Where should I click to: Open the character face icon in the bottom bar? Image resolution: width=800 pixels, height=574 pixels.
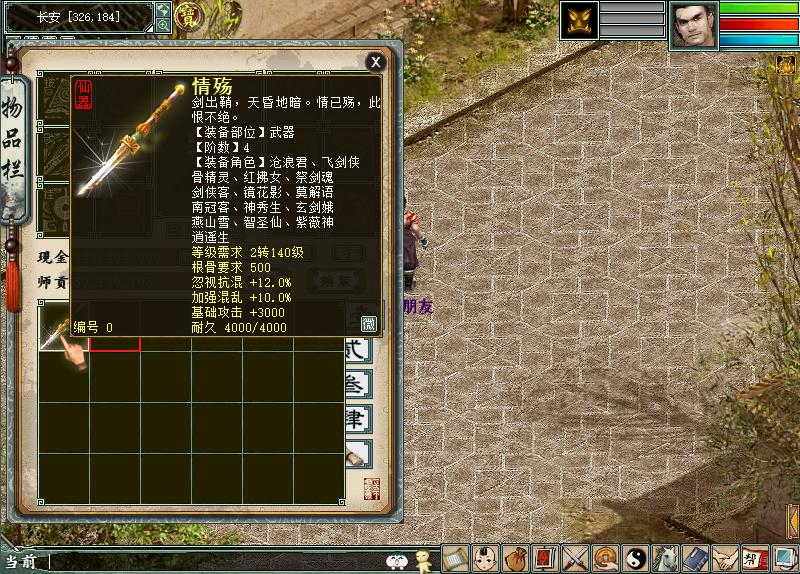(x=485, y=558)
